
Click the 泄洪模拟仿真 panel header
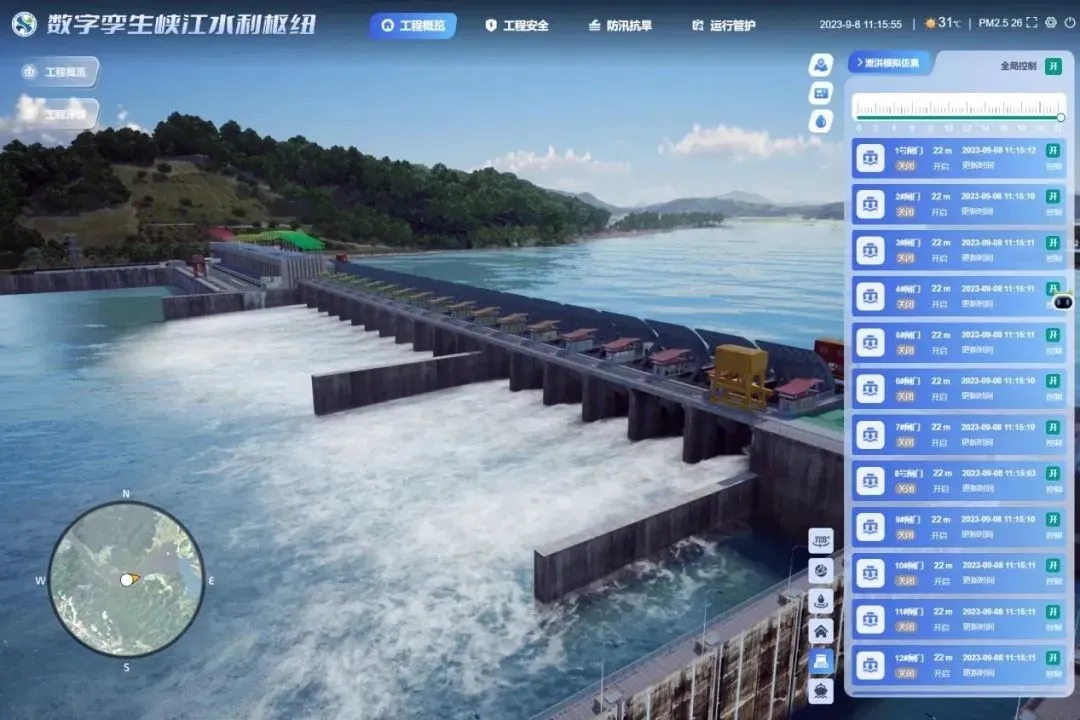pos(890,63)
